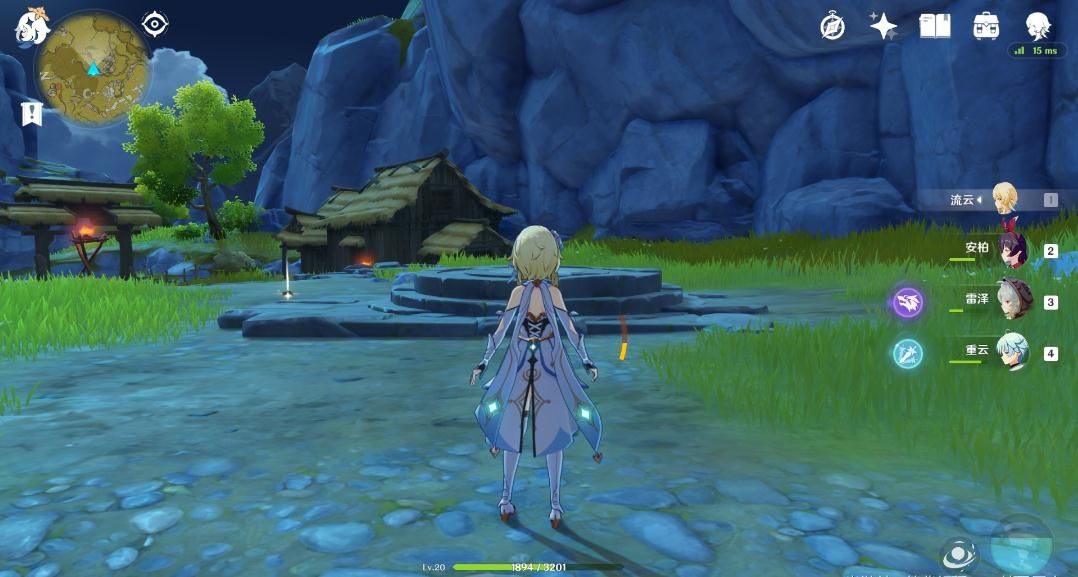Select active character 流云 in party list
The image size is (1078, 577).
1004,199
